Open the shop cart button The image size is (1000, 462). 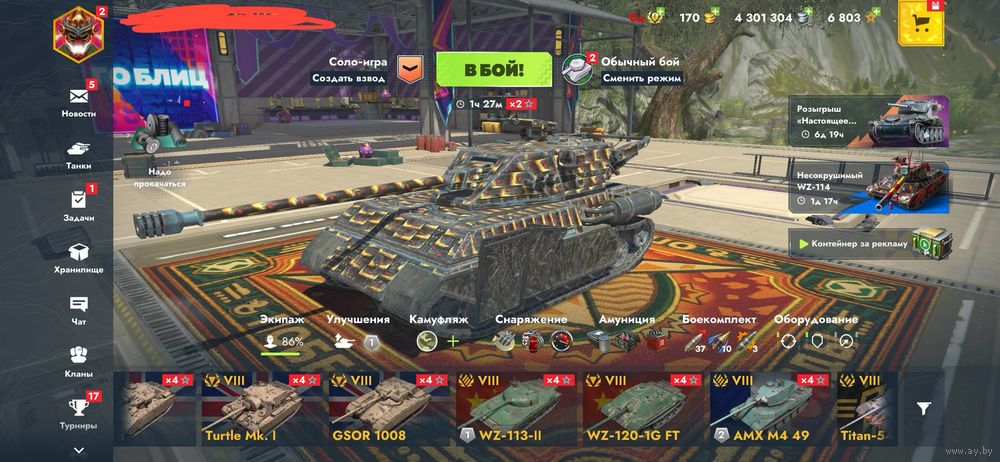click(922, 22)
